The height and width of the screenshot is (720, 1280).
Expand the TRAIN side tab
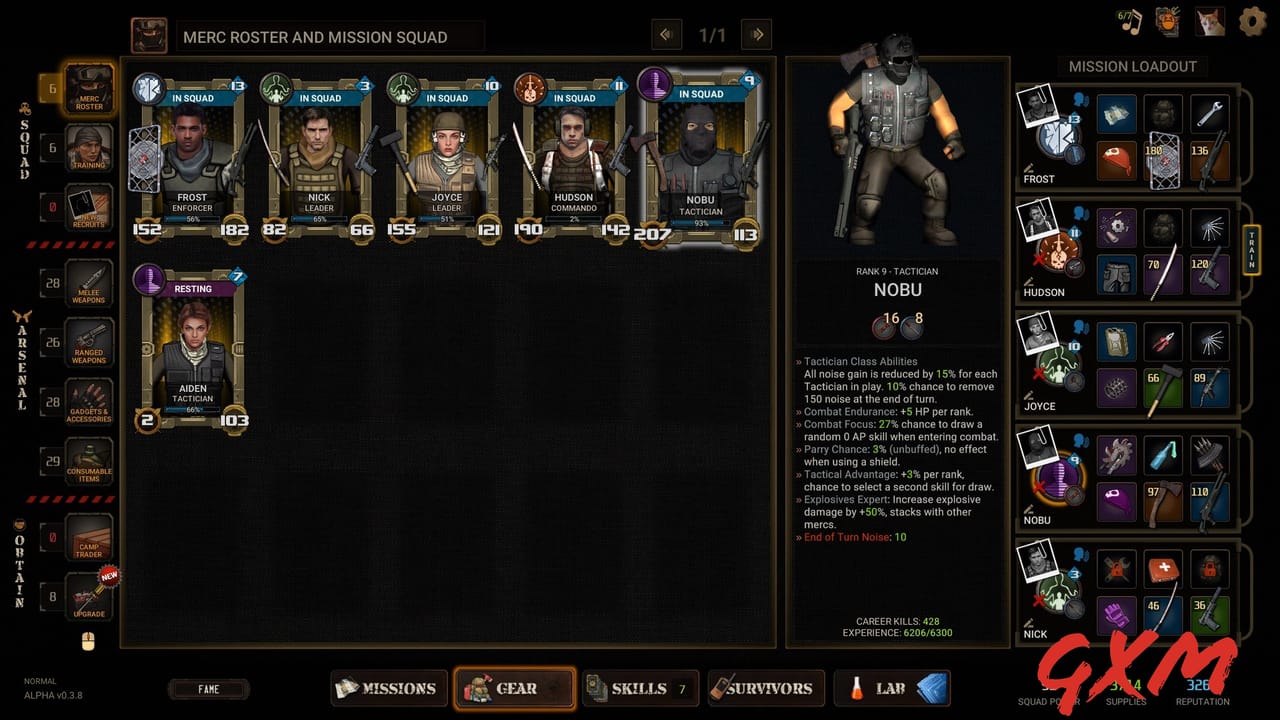coord(1250,249)
